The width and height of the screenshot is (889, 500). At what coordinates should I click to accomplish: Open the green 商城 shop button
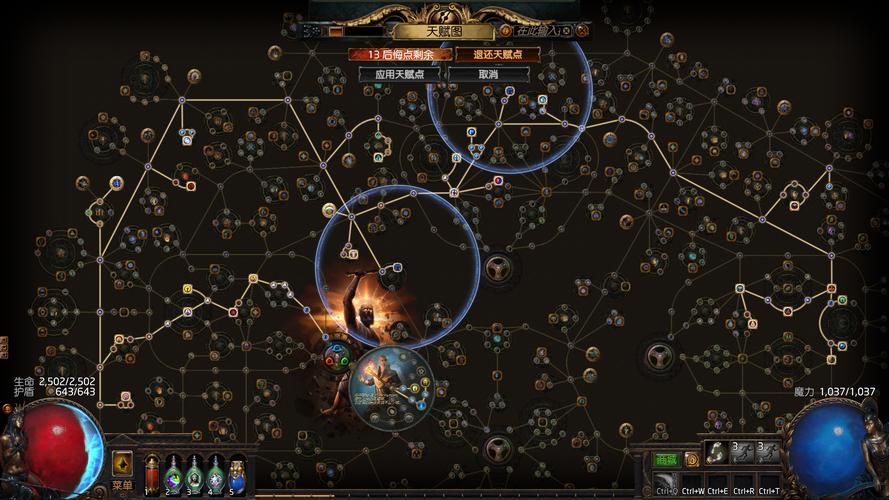[x=665, y=459]
